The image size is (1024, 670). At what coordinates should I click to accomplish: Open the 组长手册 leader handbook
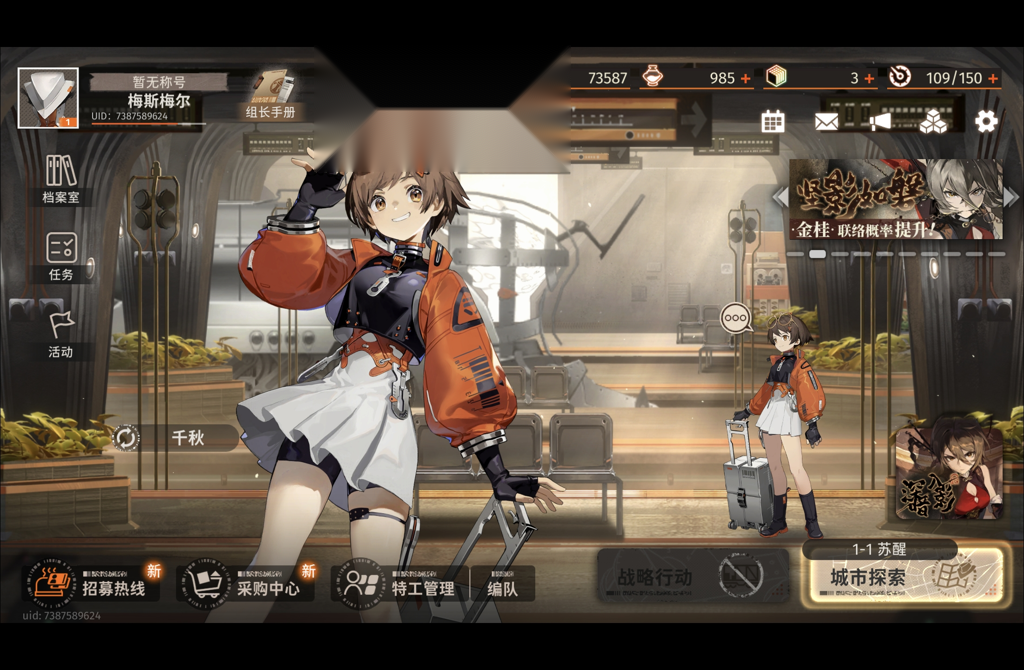coord(269,95)
